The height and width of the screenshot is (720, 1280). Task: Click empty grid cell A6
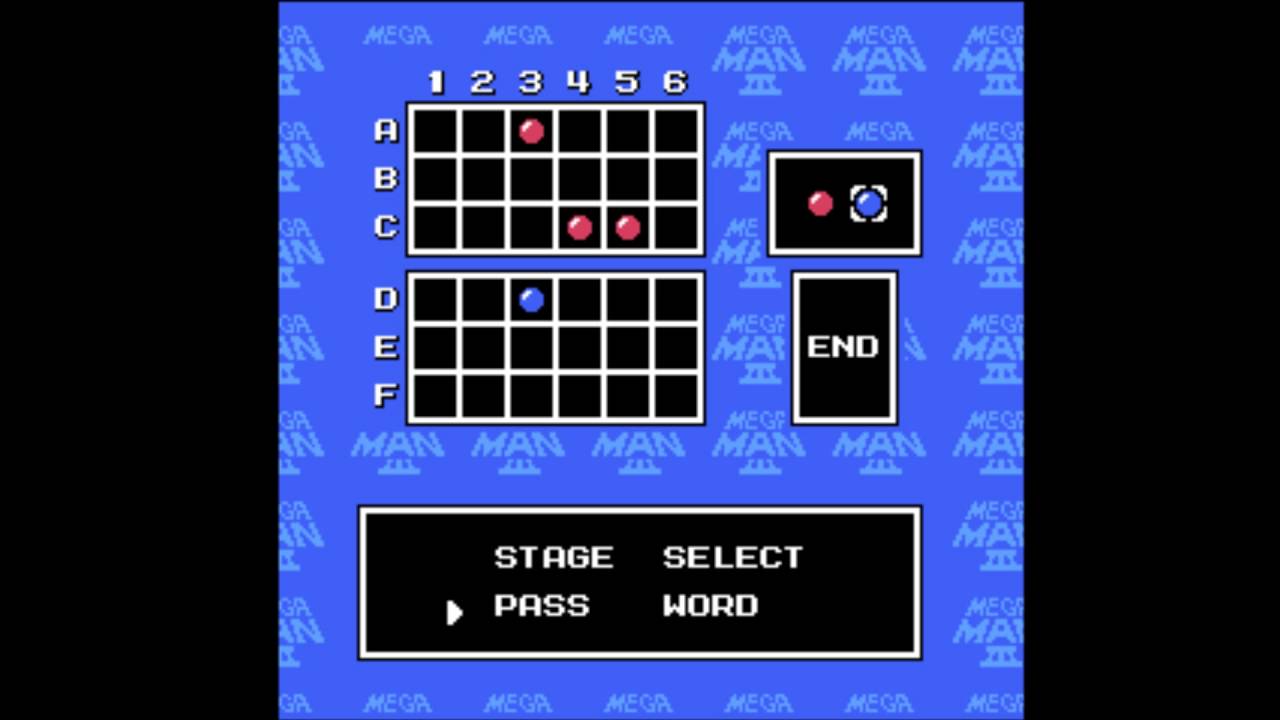pos(675,131)
